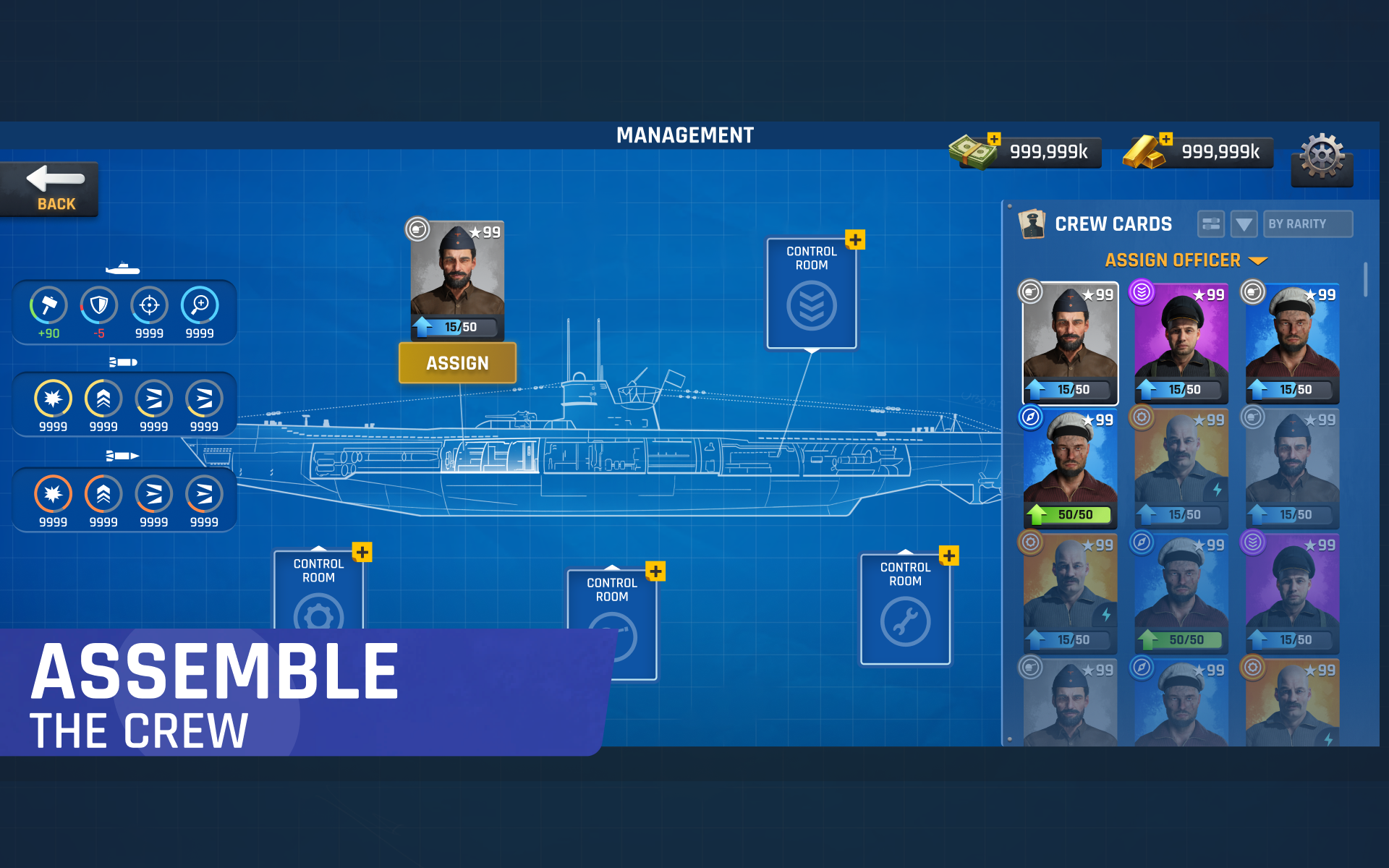Open the filter settings icon beside Crew Cards

pos(1210,224)
